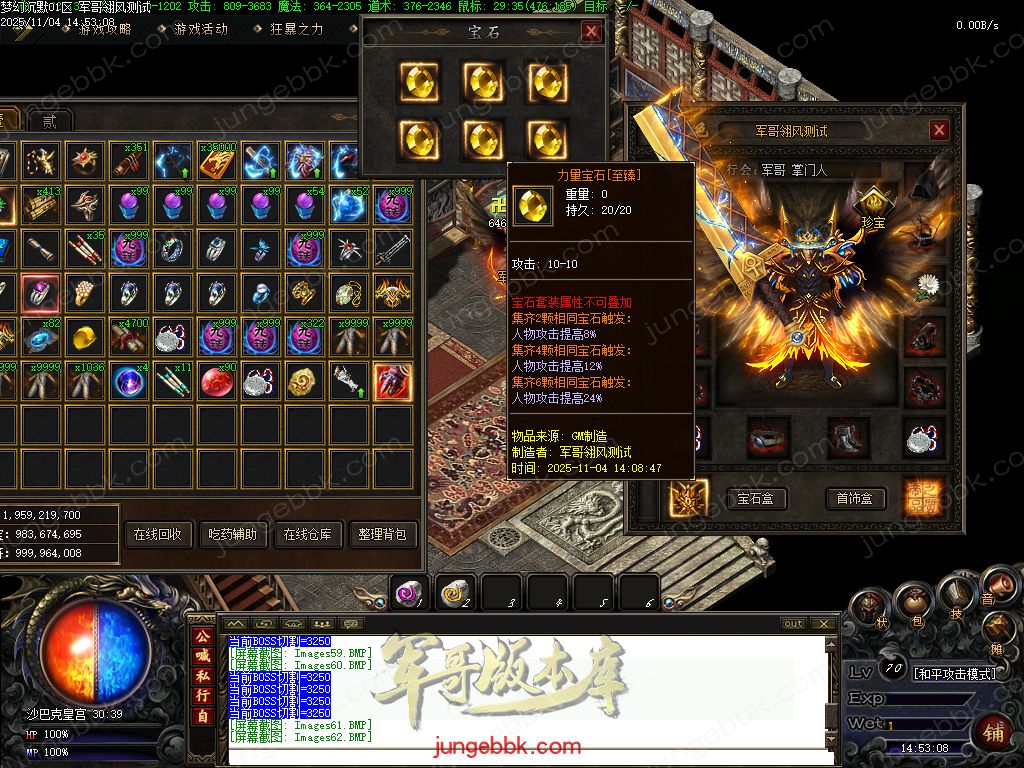Select the red-highlighted claw item slot

click(x=392, y=381)
